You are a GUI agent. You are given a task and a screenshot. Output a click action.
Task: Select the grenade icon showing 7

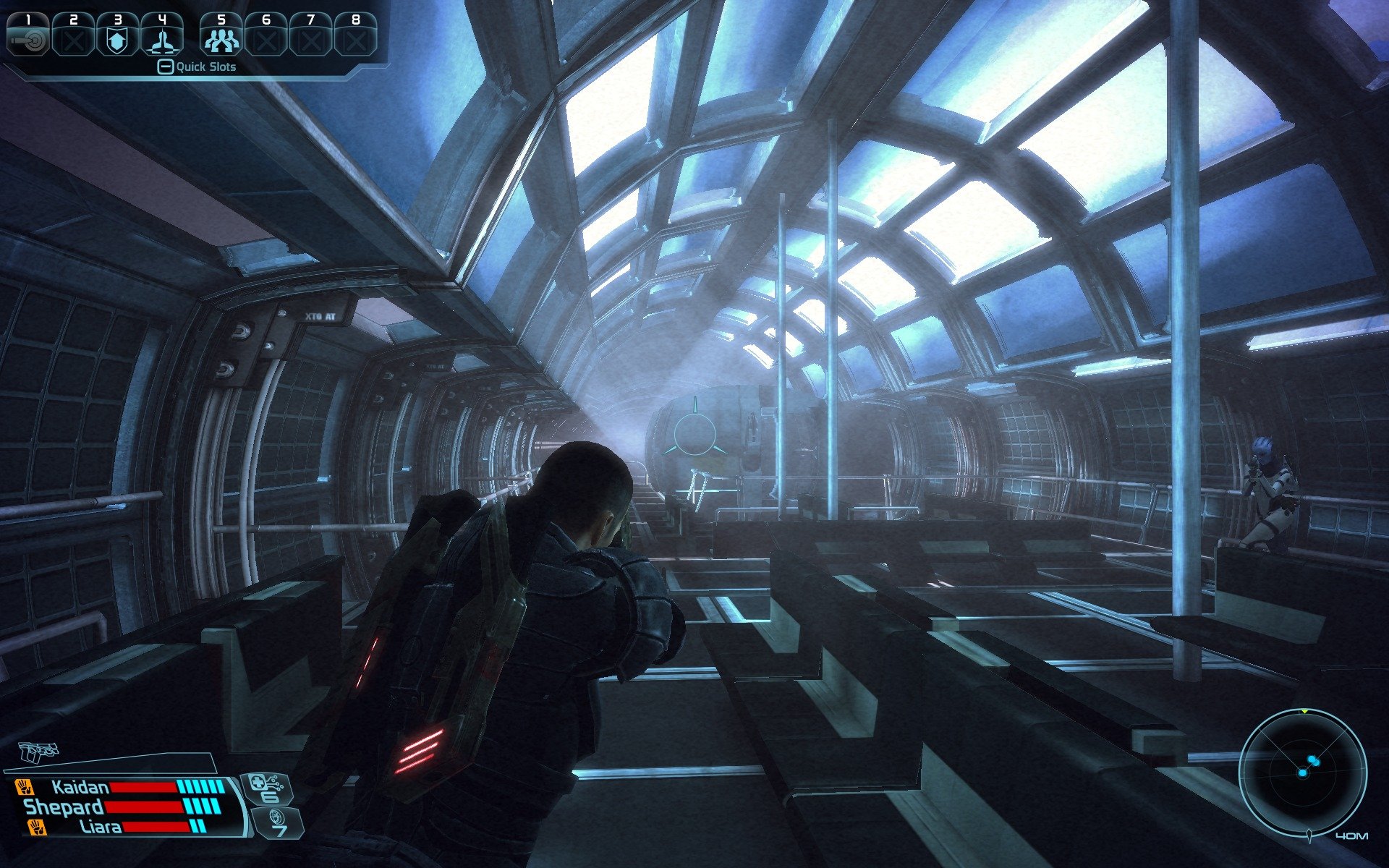(276, 822)
